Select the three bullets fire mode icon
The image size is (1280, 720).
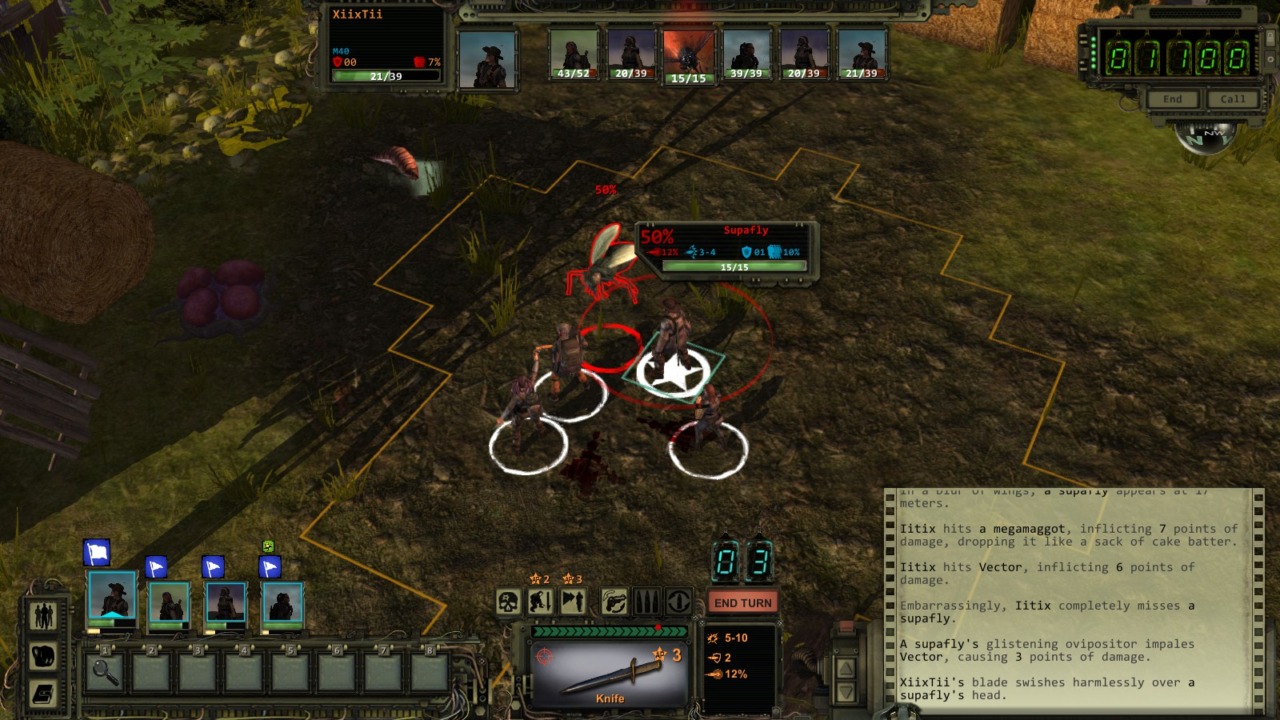[646, 602]
